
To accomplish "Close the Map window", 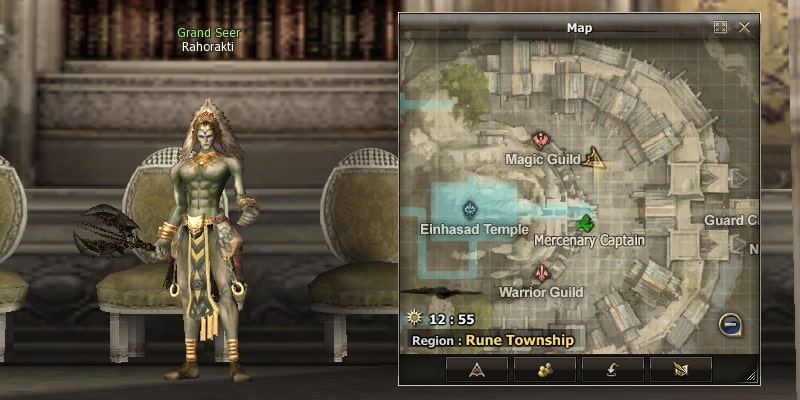I will pyautogui.click(x=744, y=28).
